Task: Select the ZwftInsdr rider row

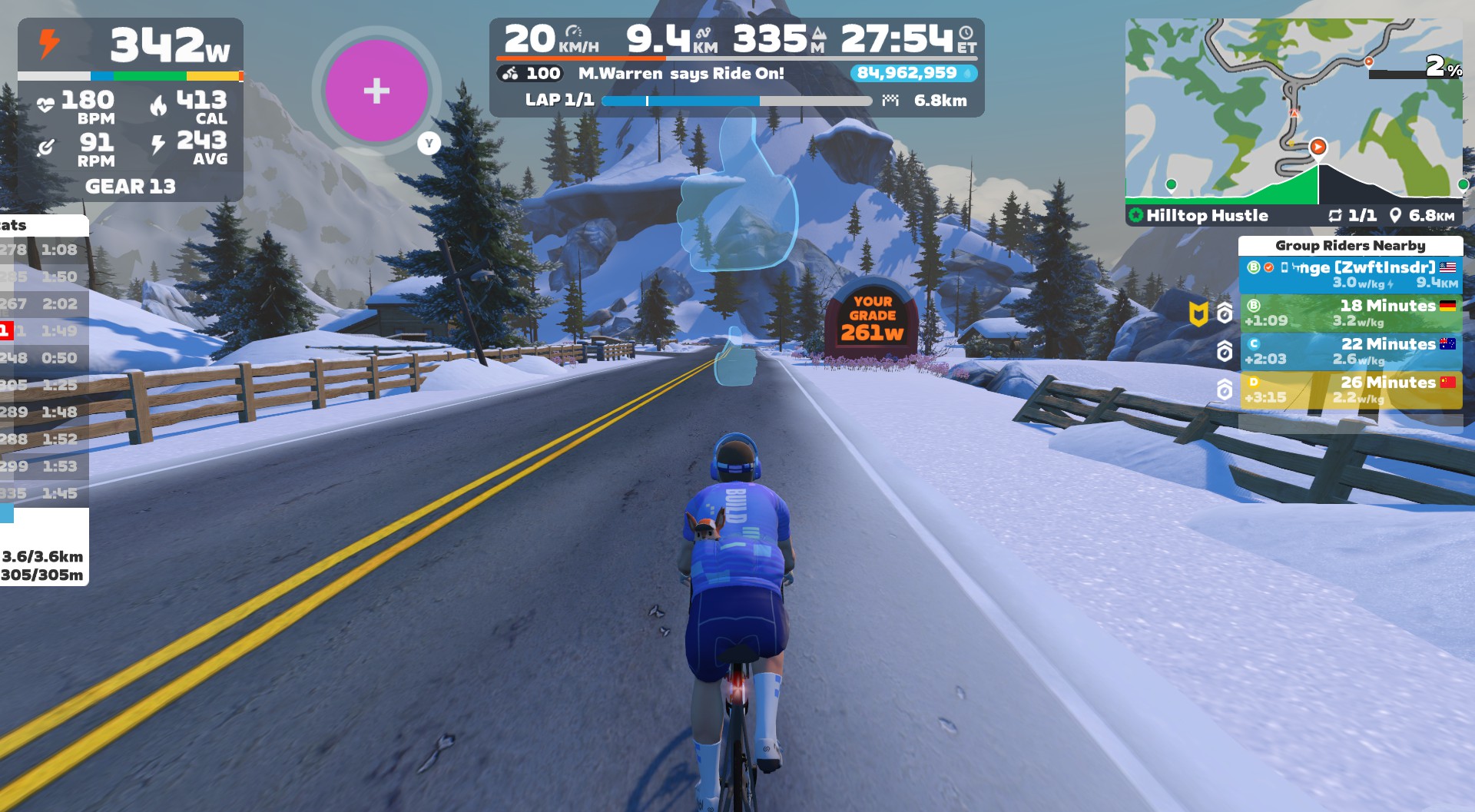Action: 1351,274
